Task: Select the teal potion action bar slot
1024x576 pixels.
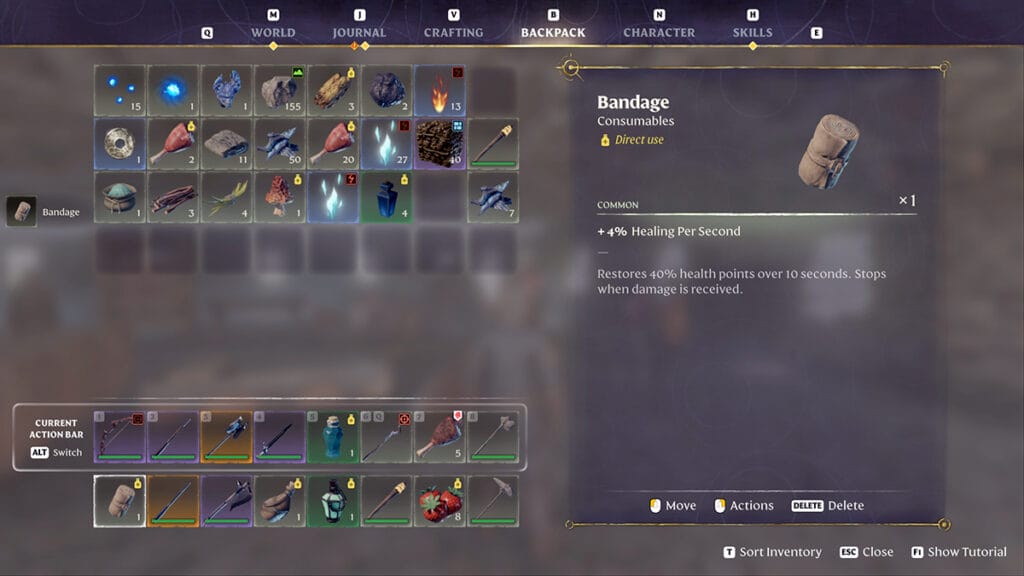Action: click(x=333, y=437)
